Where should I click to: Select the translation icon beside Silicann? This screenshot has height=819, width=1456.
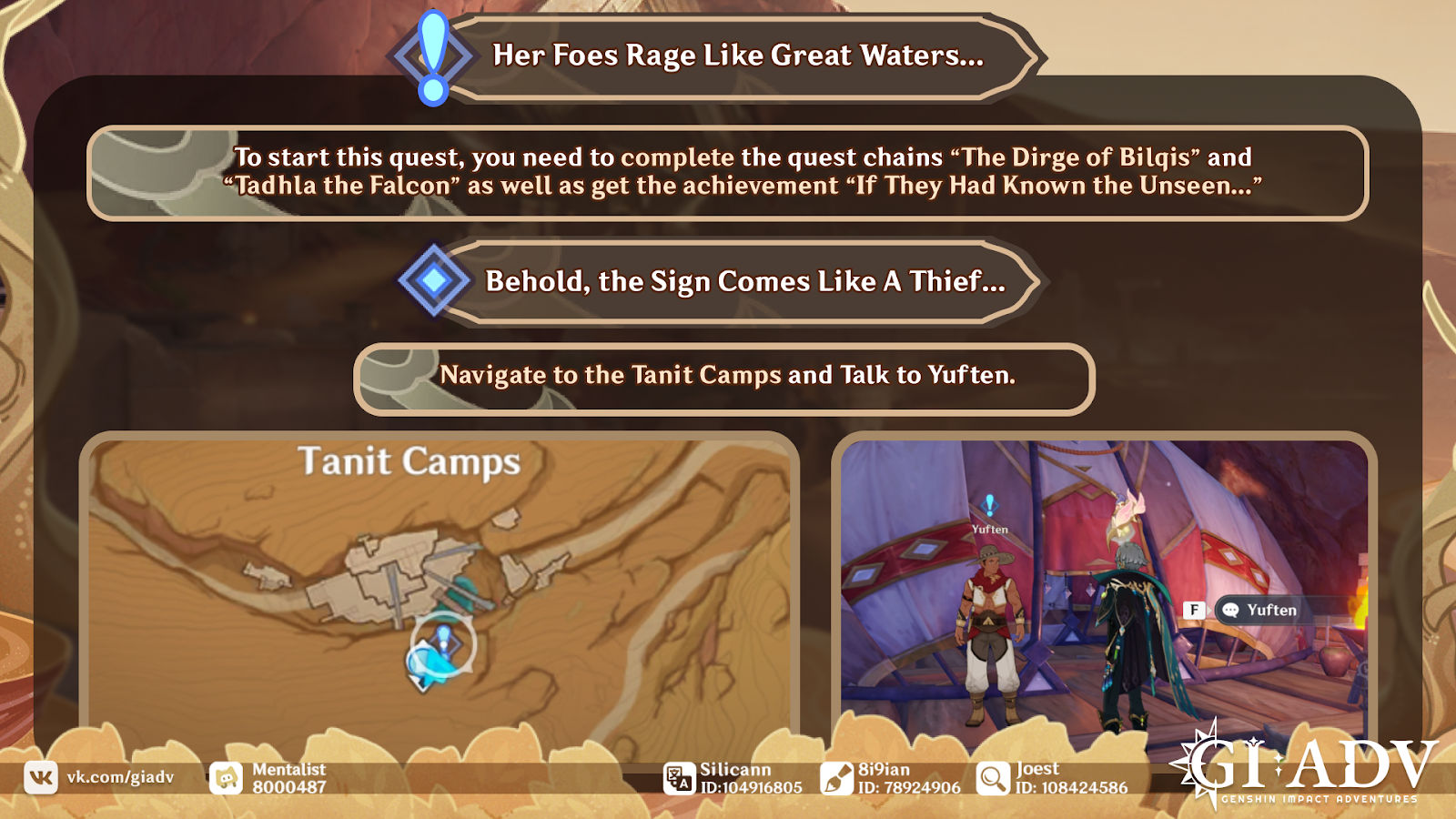coord(677,777)
